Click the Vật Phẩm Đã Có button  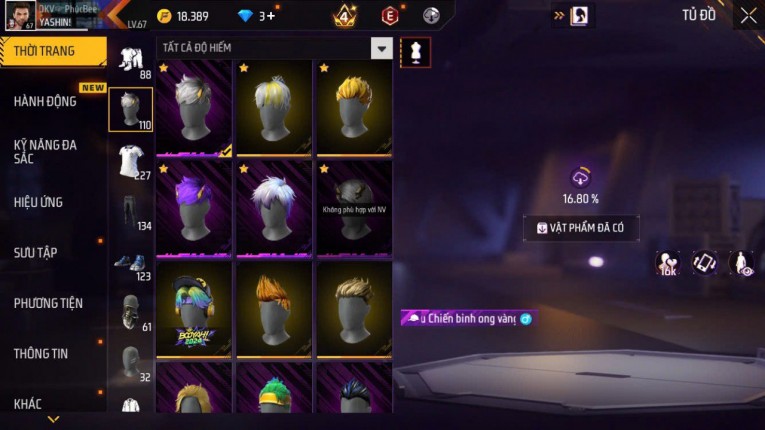(580, 228)
